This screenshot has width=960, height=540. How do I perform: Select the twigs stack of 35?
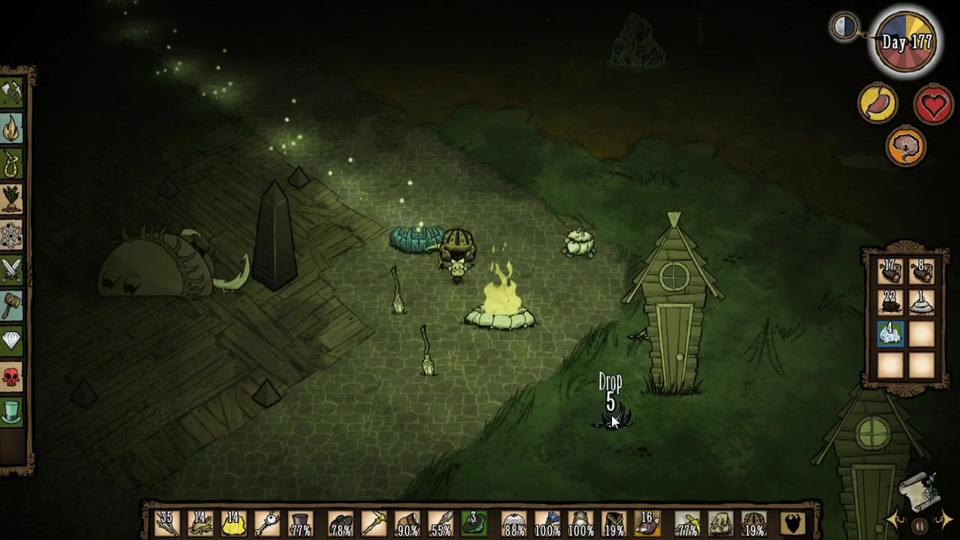pos(166,523)
